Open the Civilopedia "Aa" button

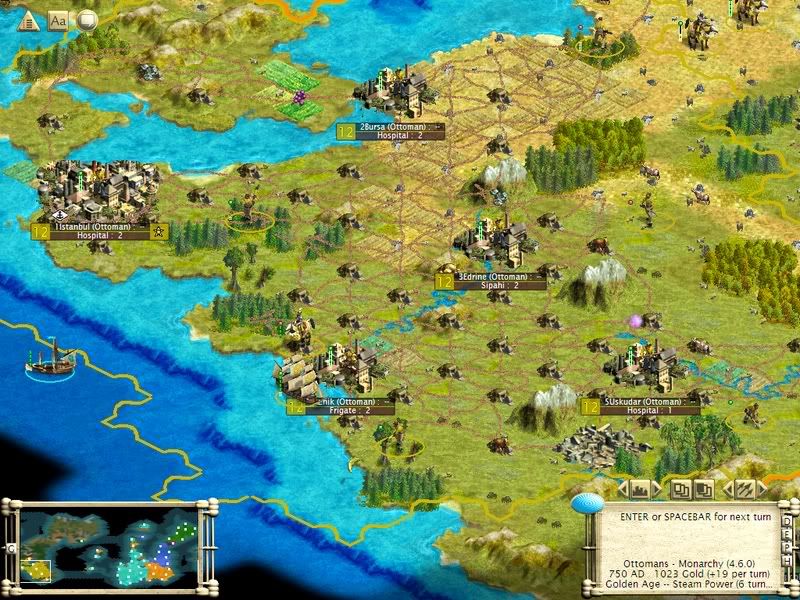(58, 20)
